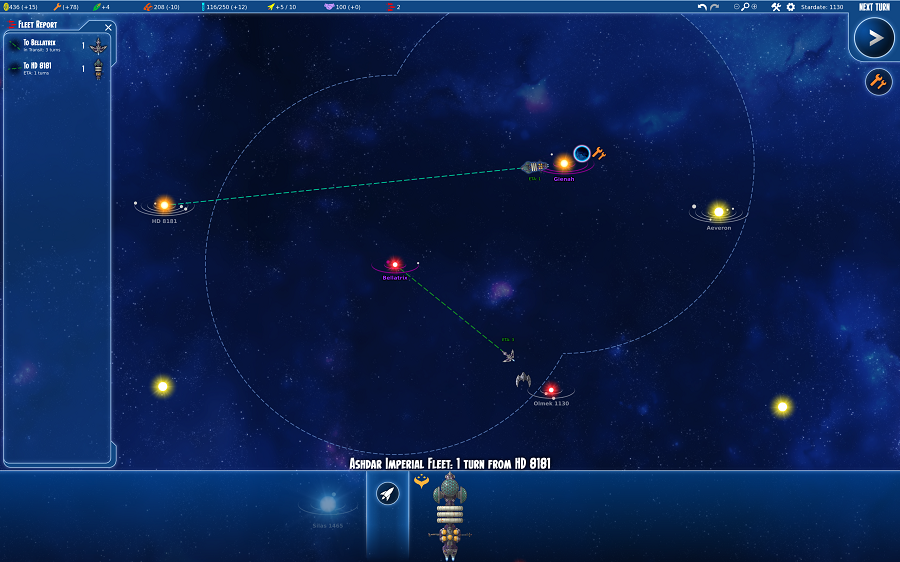The width and height of the screenshot is (900, 562).
Task: Click the redo arrow in the top bar
Action: pos(714,7)
